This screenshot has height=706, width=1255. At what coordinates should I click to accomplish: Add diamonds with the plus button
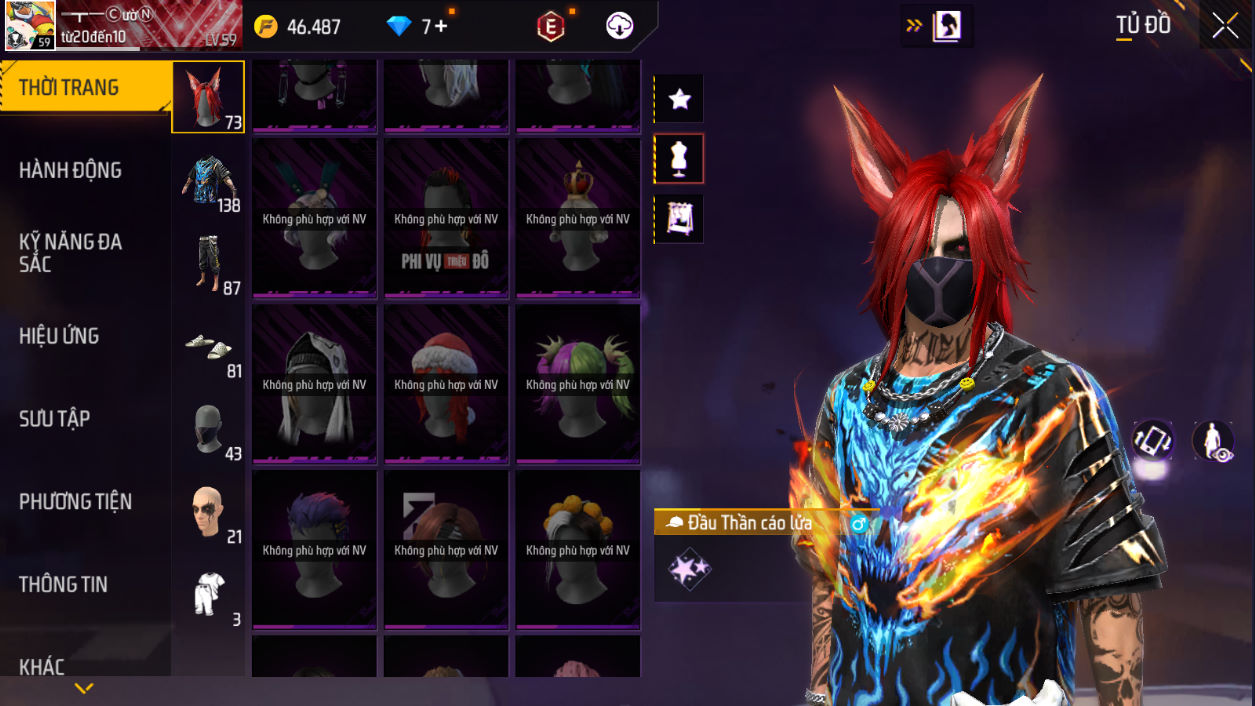click(441, 27)
